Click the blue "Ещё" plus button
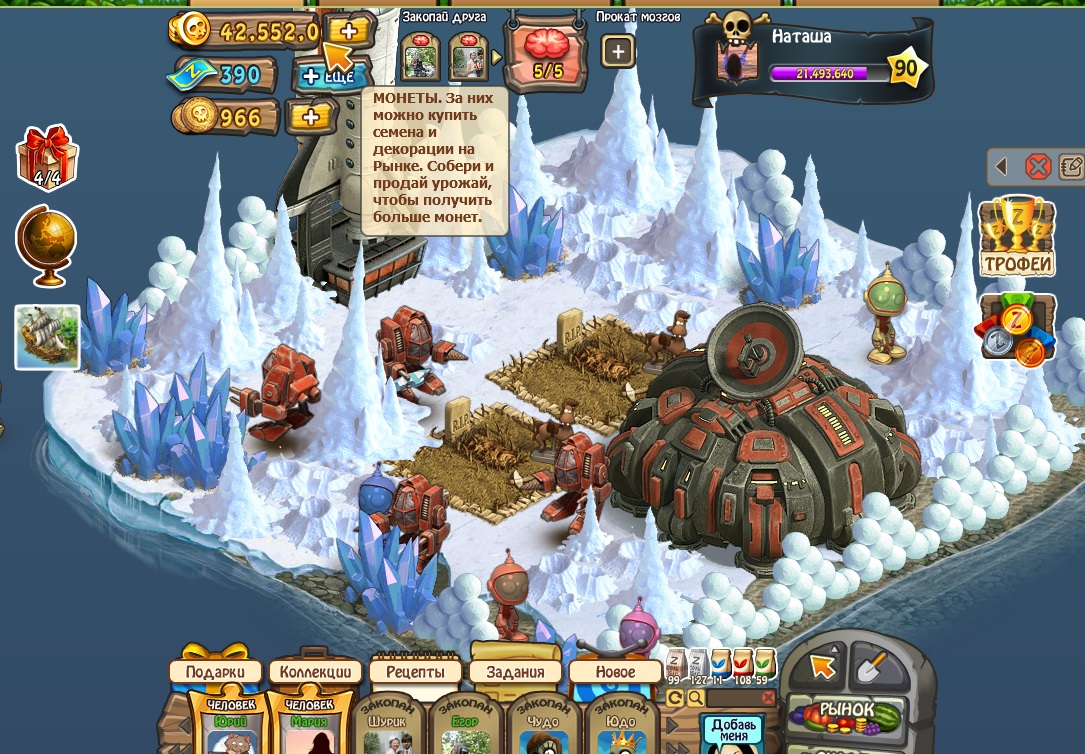Viewport: 1085px width, 754px height. pyautogui.click(x=329, y=75)
